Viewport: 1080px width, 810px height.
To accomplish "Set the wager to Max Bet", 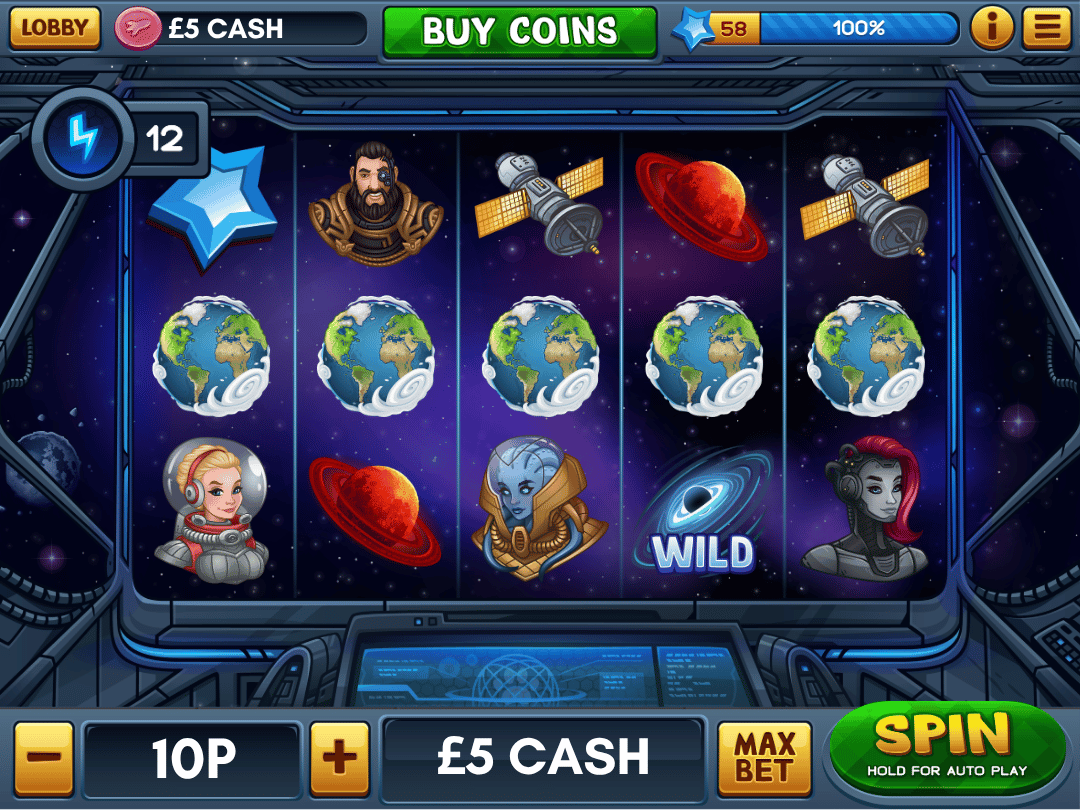I will click(x=765, y=758).
